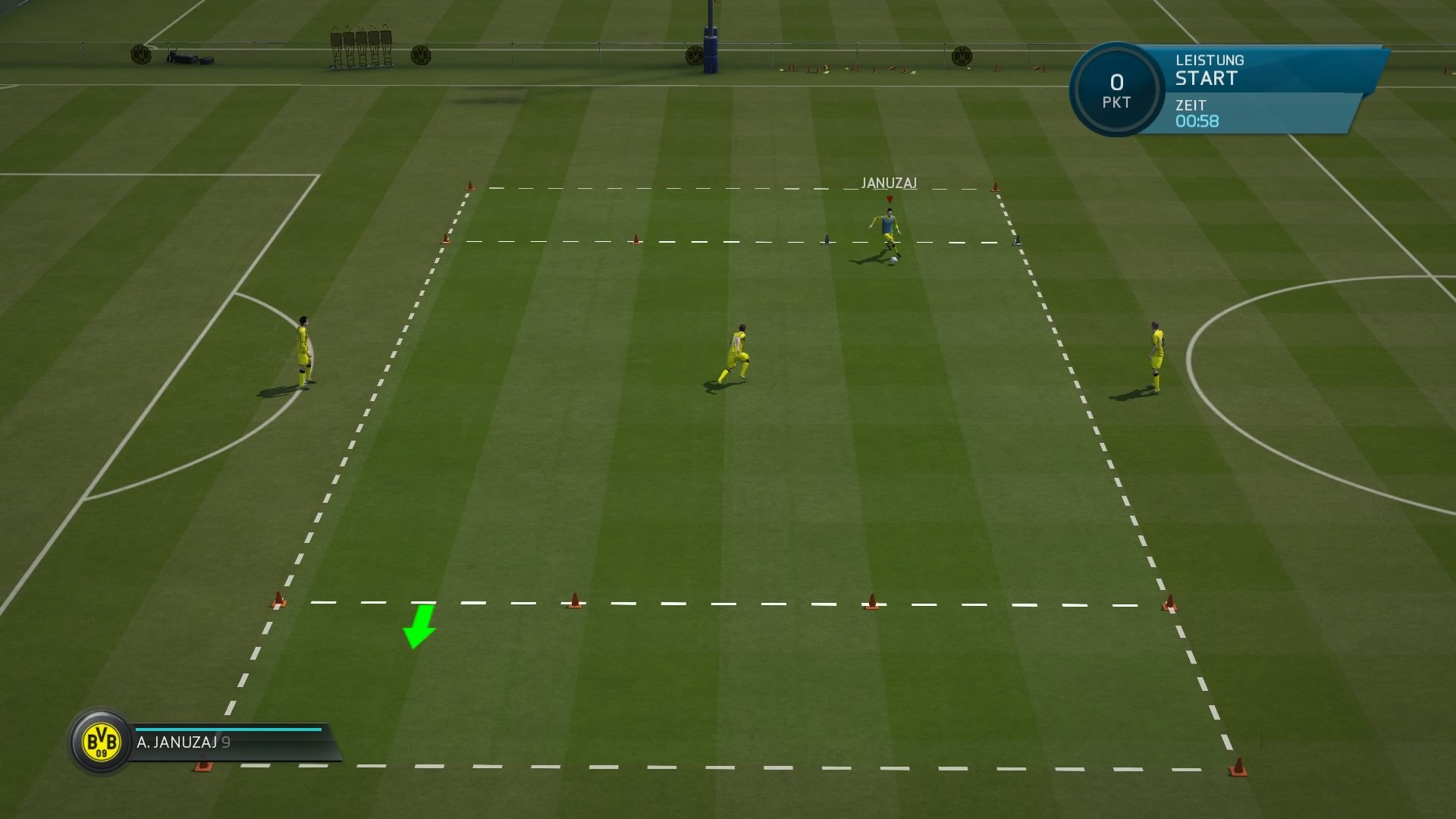1456x819 pixels.
Task: Expand the score counter overlay
Action: (x=1116, y=89)
